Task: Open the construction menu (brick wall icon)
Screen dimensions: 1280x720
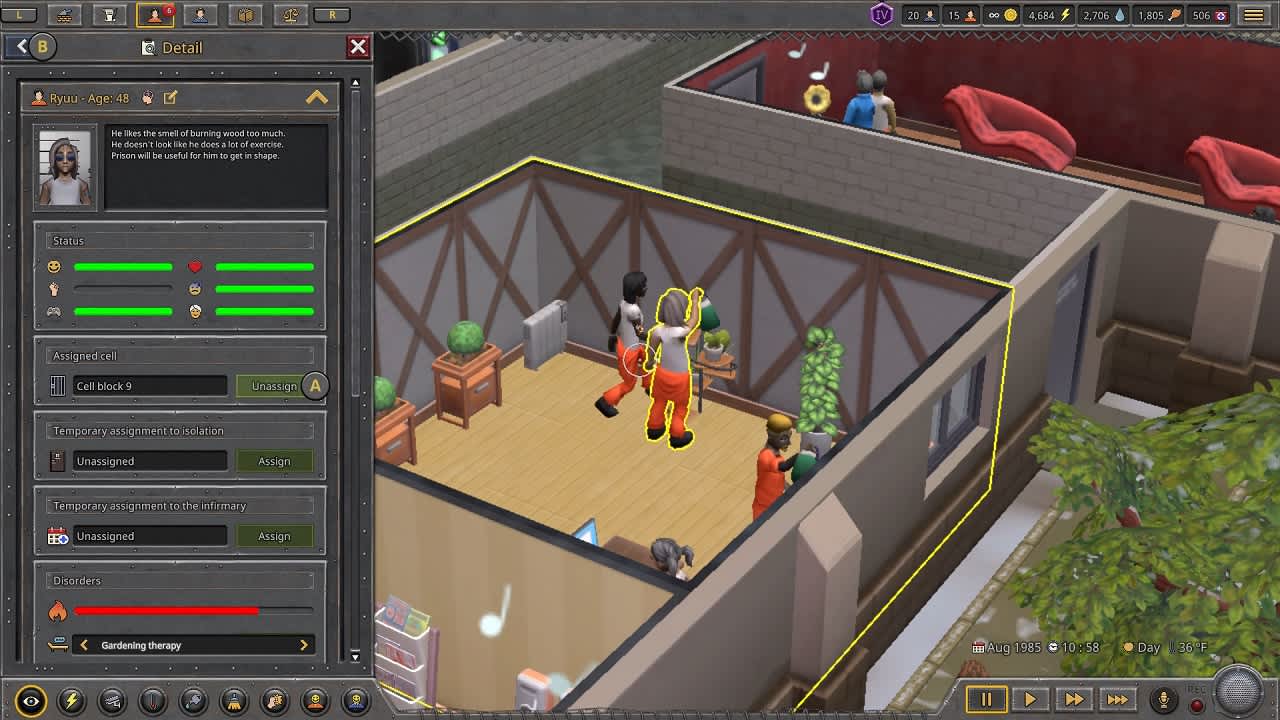Action: [65, 15]
